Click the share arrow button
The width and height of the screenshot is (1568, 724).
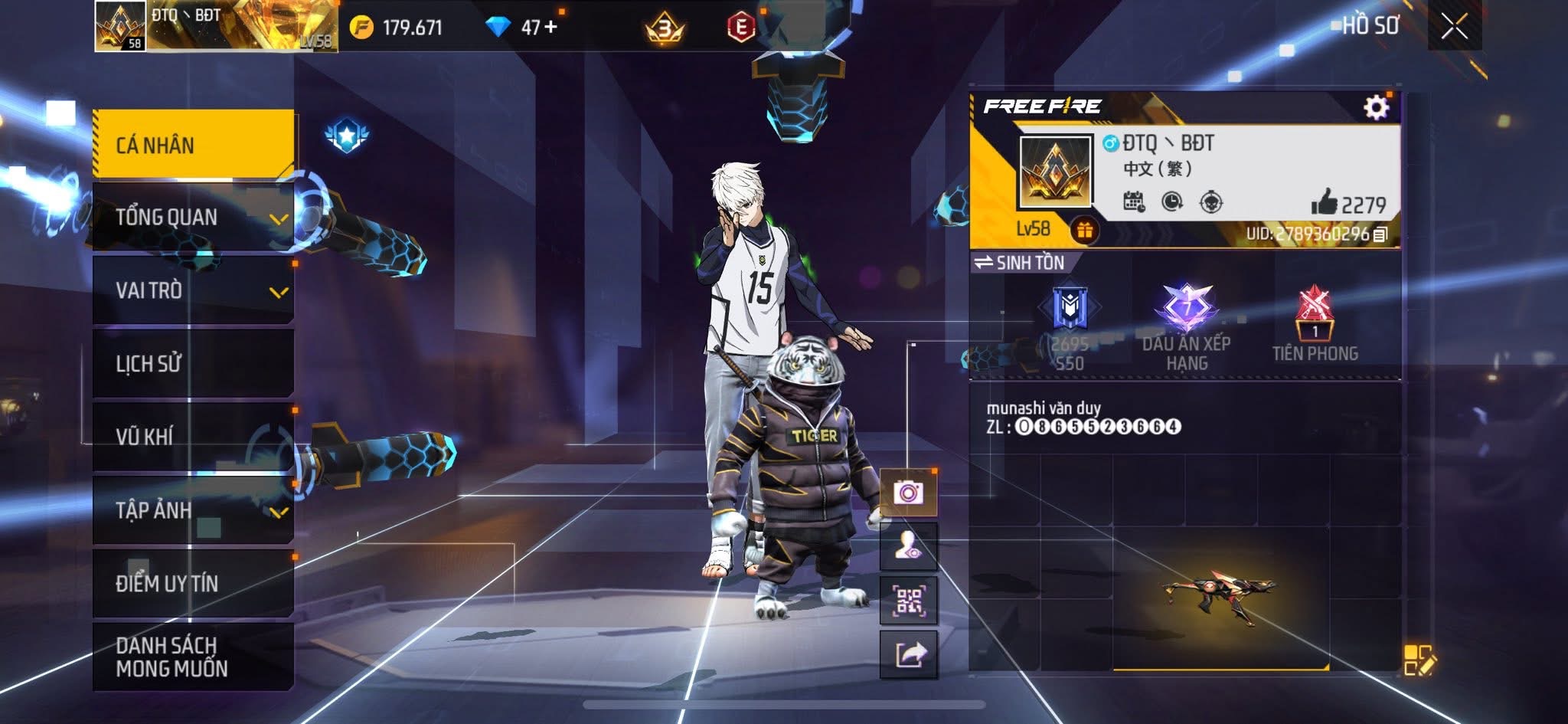click(909, 655)
